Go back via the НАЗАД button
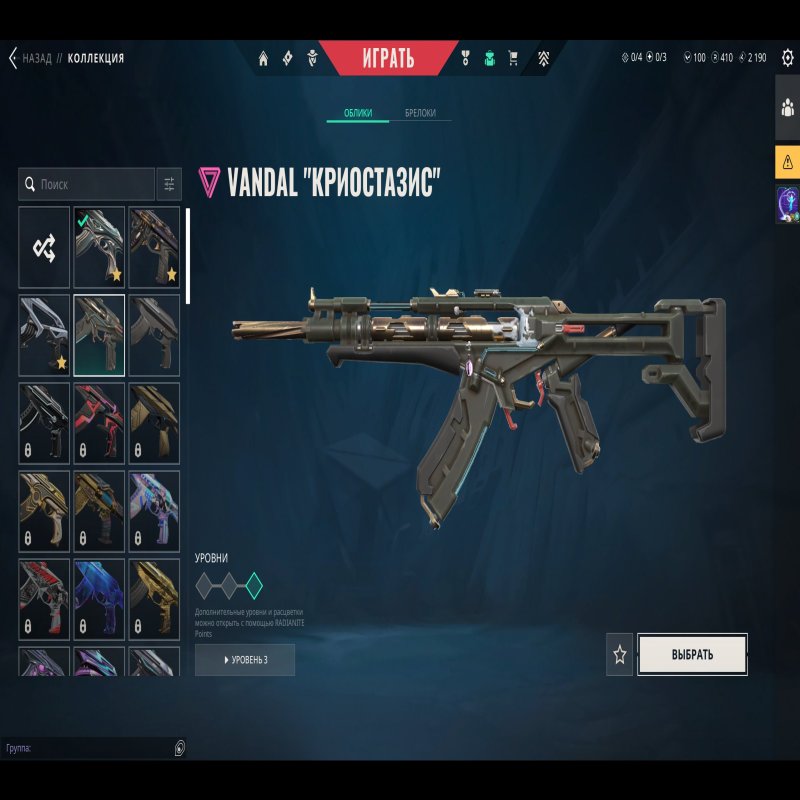Viewport: 800px width, 800px height. point(30,58)
